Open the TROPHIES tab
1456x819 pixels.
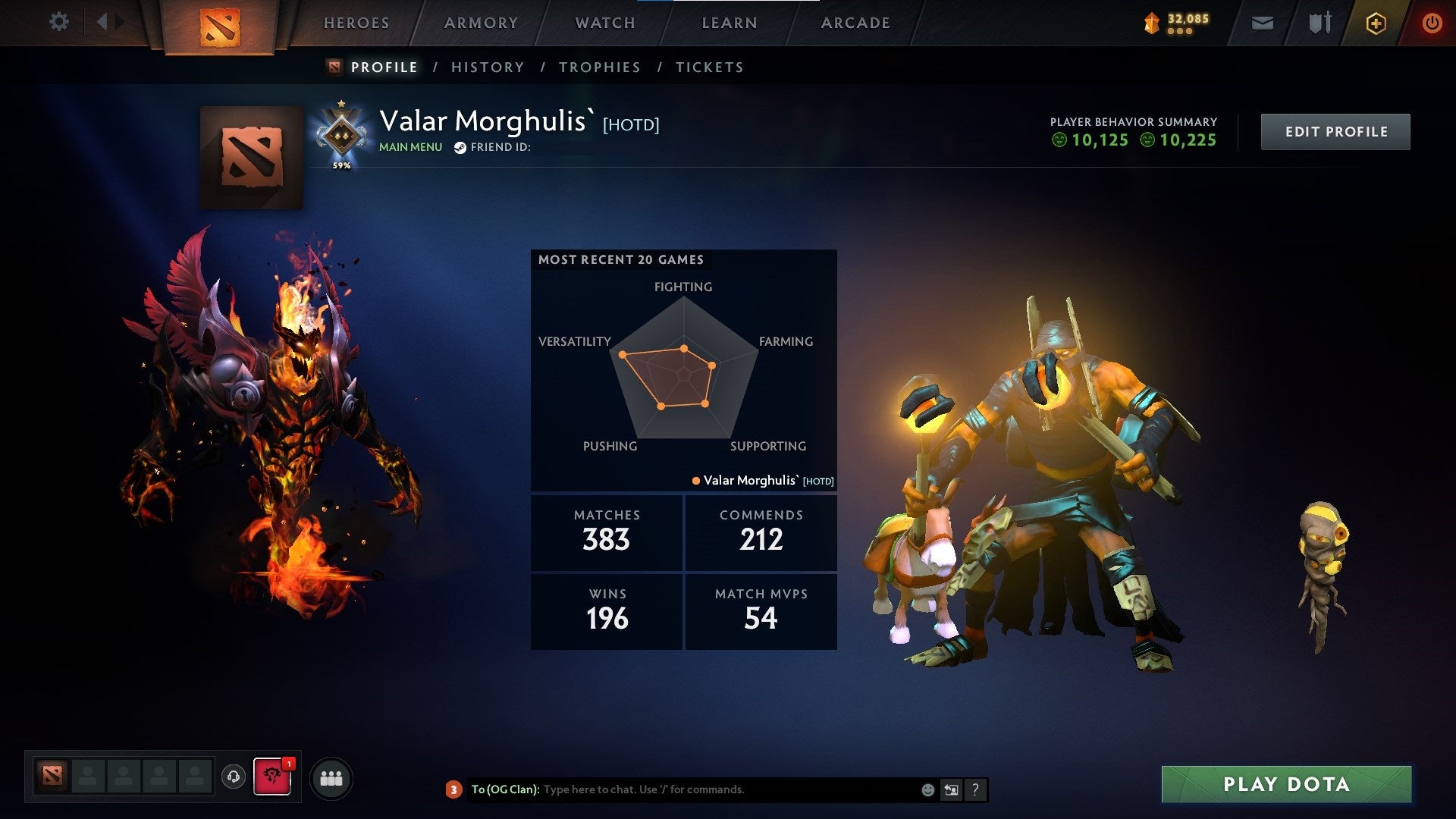[x=599, y=67]
